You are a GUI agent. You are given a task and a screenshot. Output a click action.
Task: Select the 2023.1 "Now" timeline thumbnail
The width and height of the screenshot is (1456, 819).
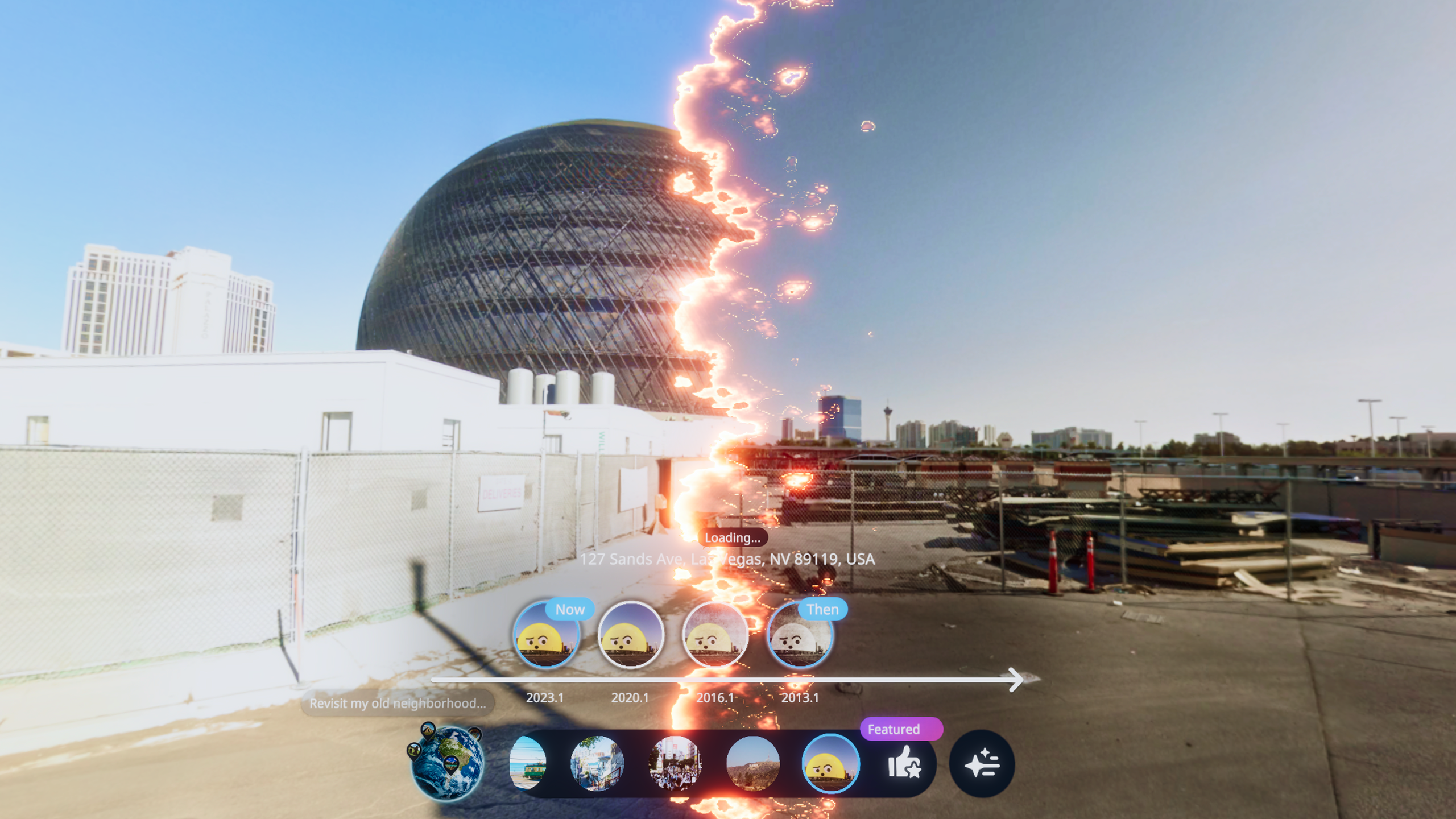[x=546, y=635]
